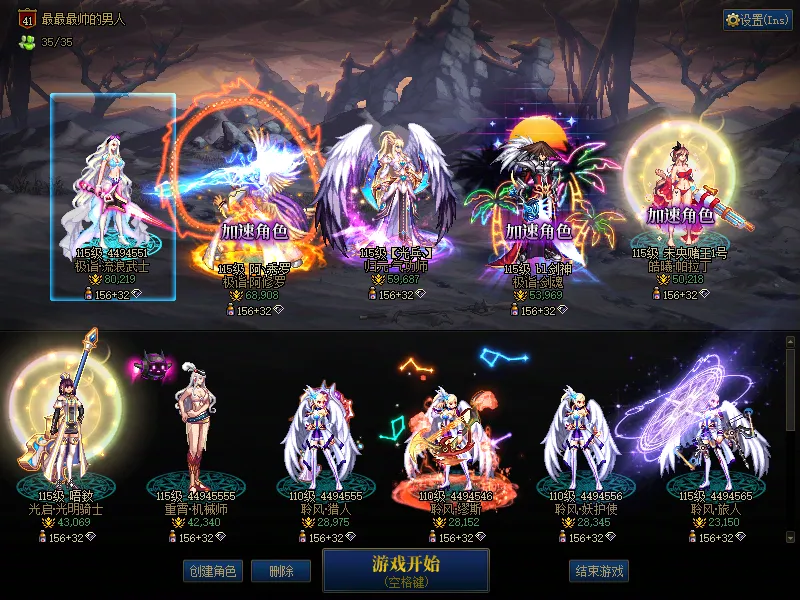Image resolution: width=800 pixels, height=600 pixels.
Task: Exit with the 结束游戏 button
Action: (x=599, y=572)
